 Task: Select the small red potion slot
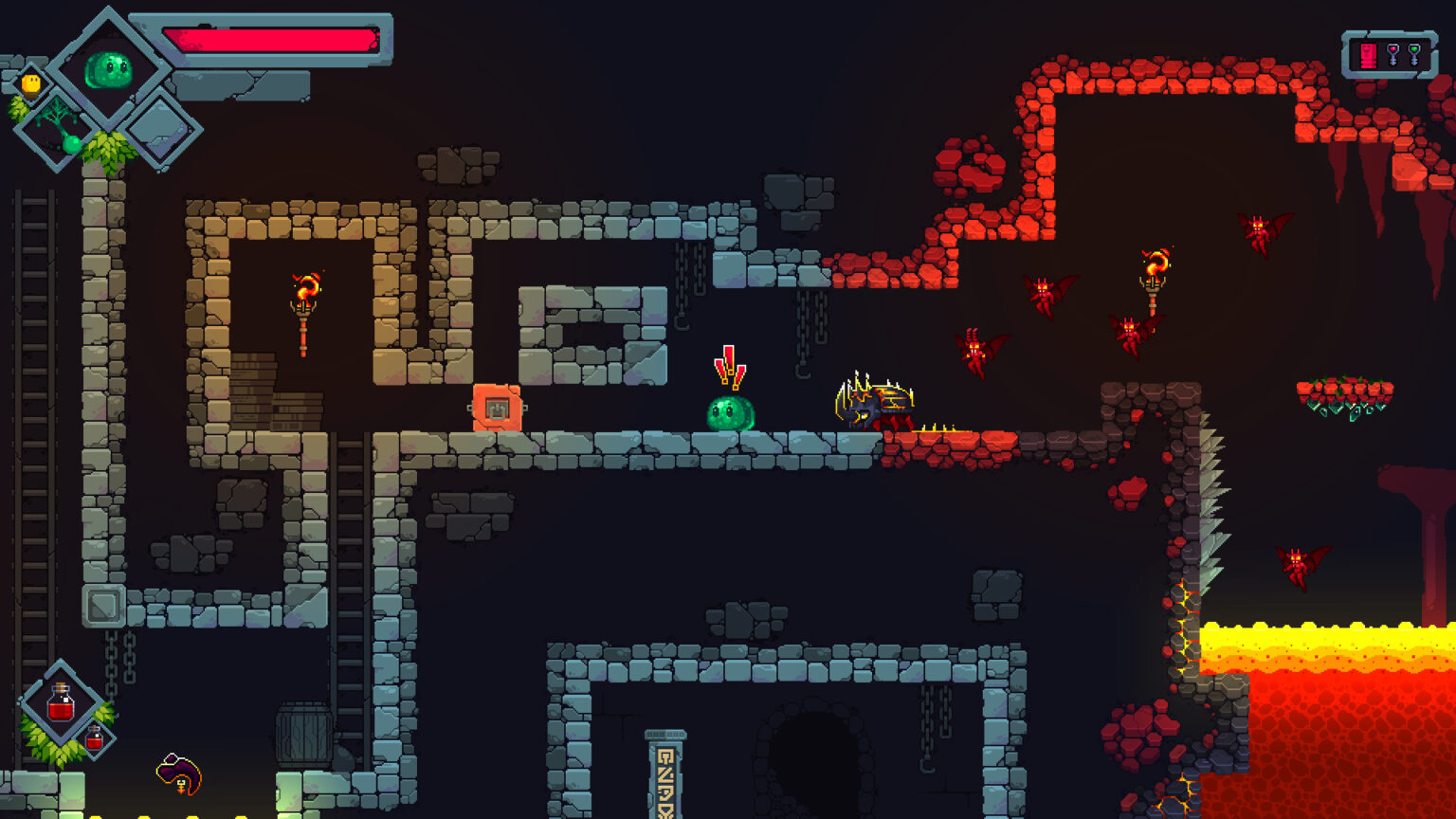(95, 737)
